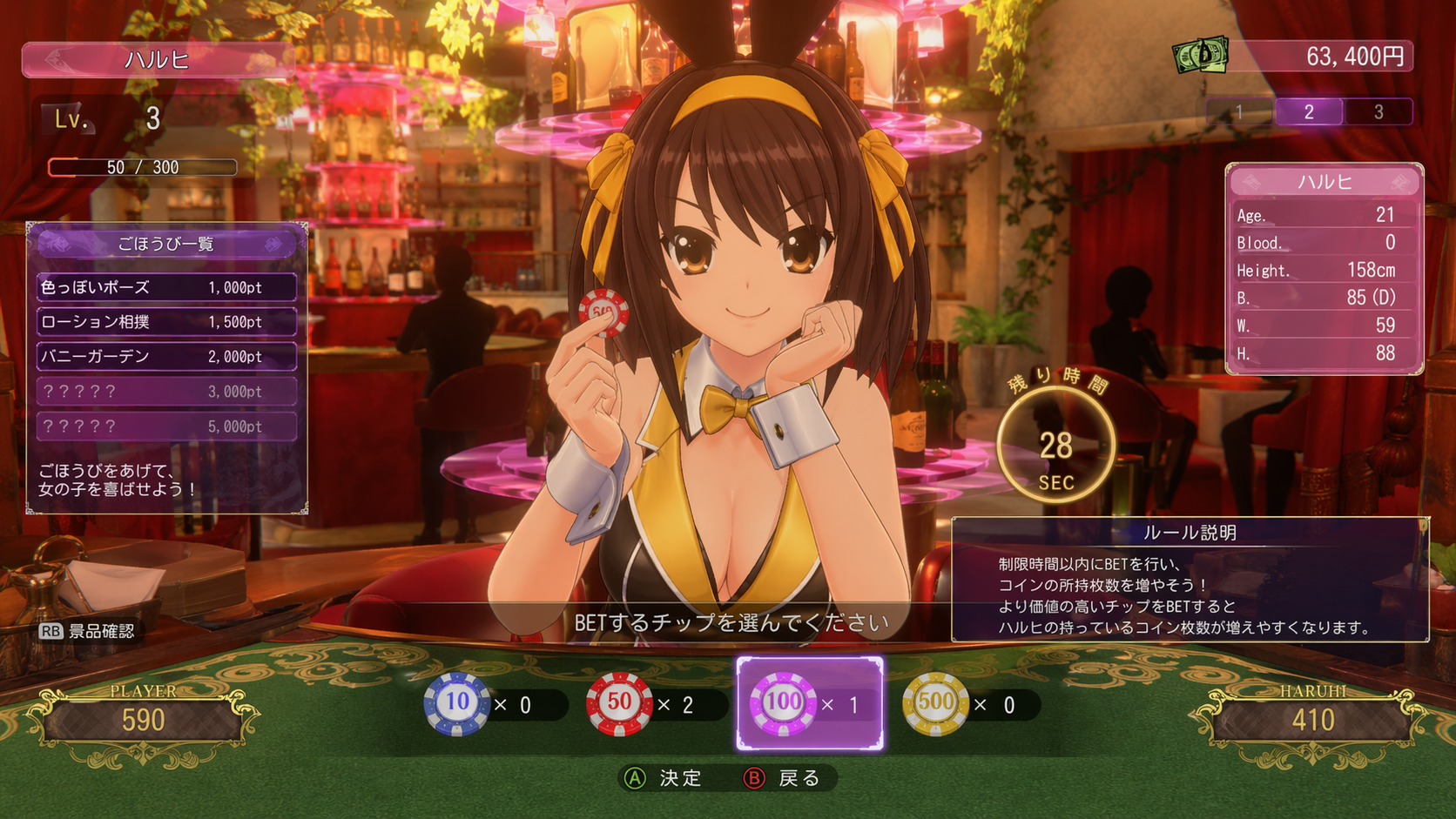
Task: Go back with the 戻る button
Action: 783,778
